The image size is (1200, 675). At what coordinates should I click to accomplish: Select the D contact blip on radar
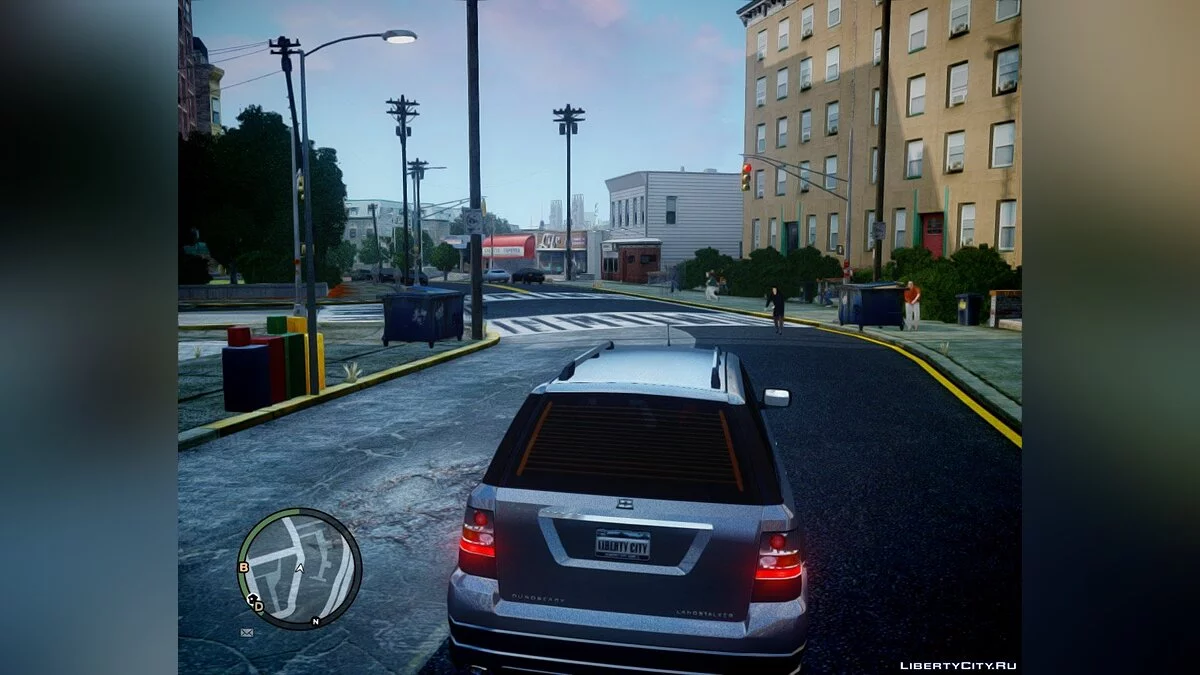[x=259, y=606]
